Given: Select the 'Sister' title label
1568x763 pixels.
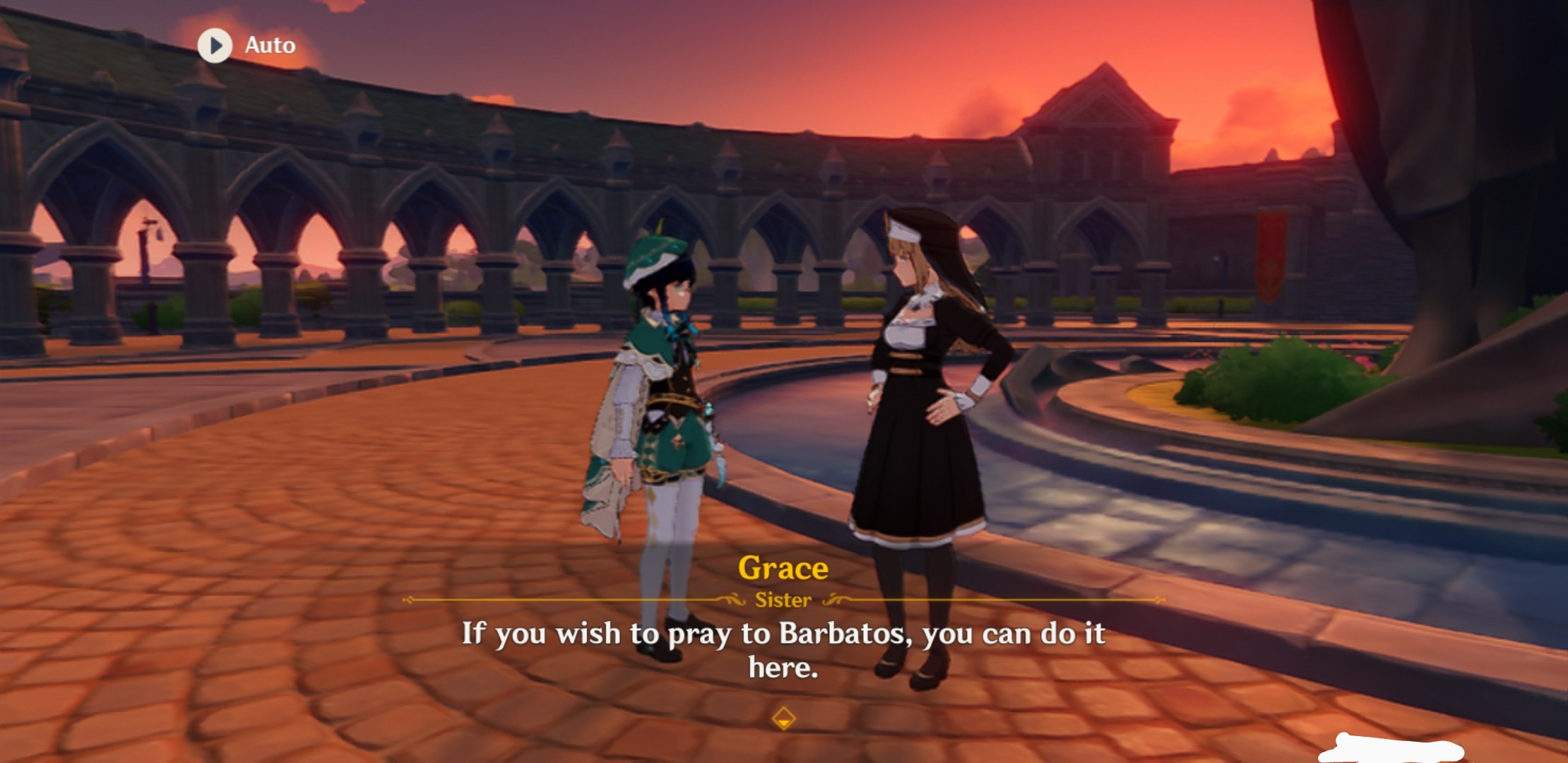Looking at the screenshot, I should [784, 600].
